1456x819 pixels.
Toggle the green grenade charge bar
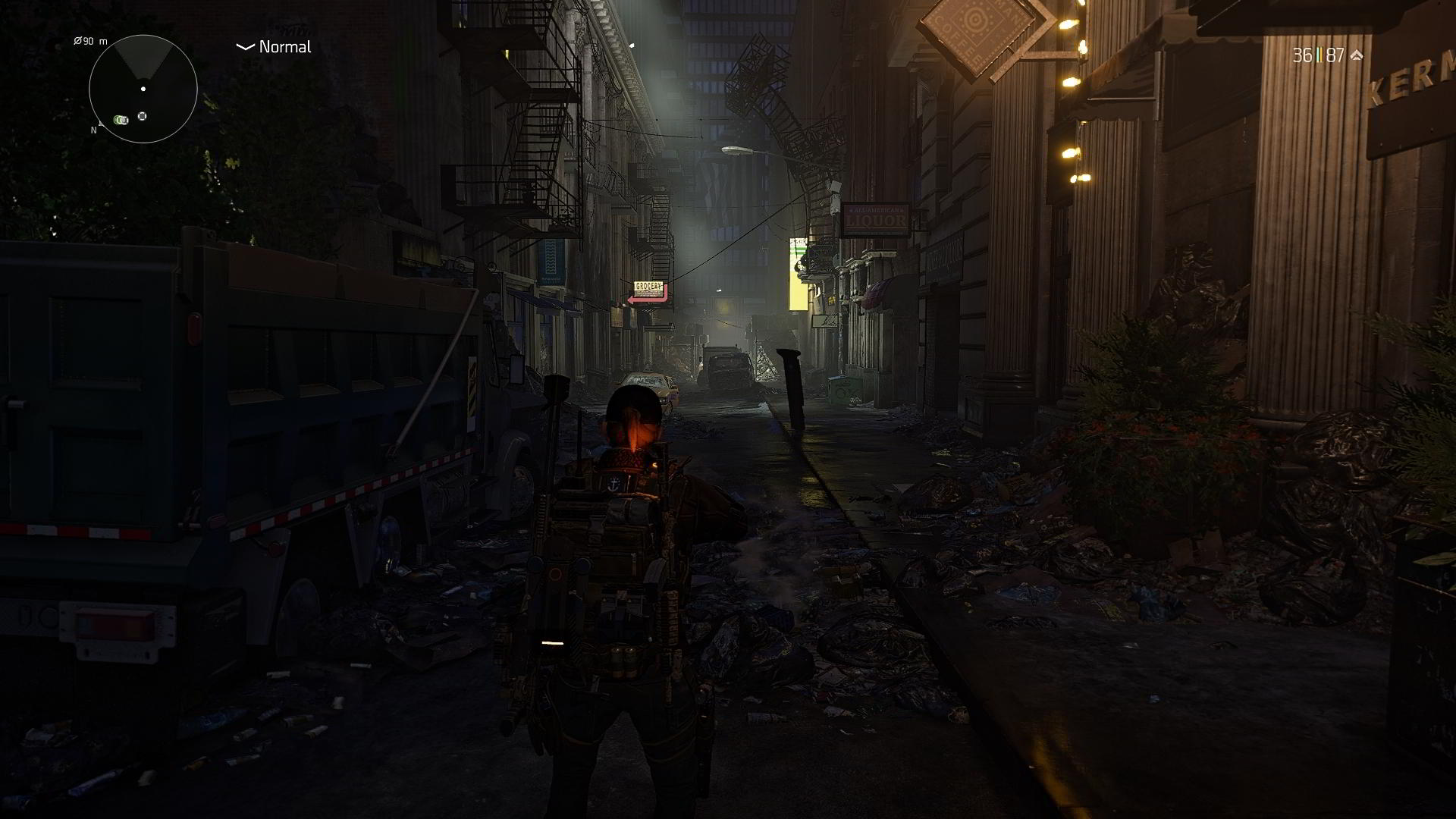tap(1318, 55)
